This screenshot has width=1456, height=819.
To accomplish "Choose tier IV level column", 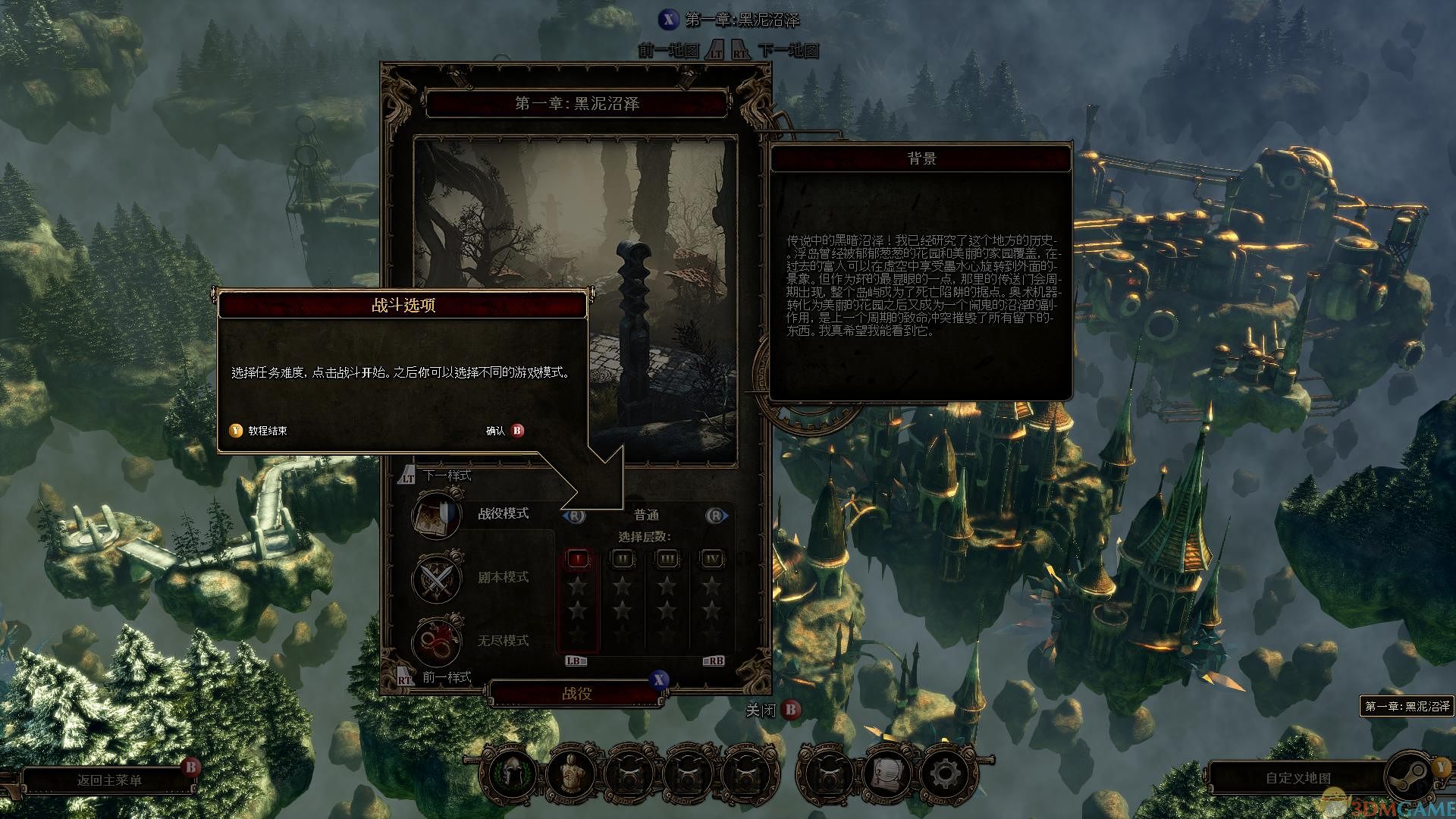I will tap(712, 560).
